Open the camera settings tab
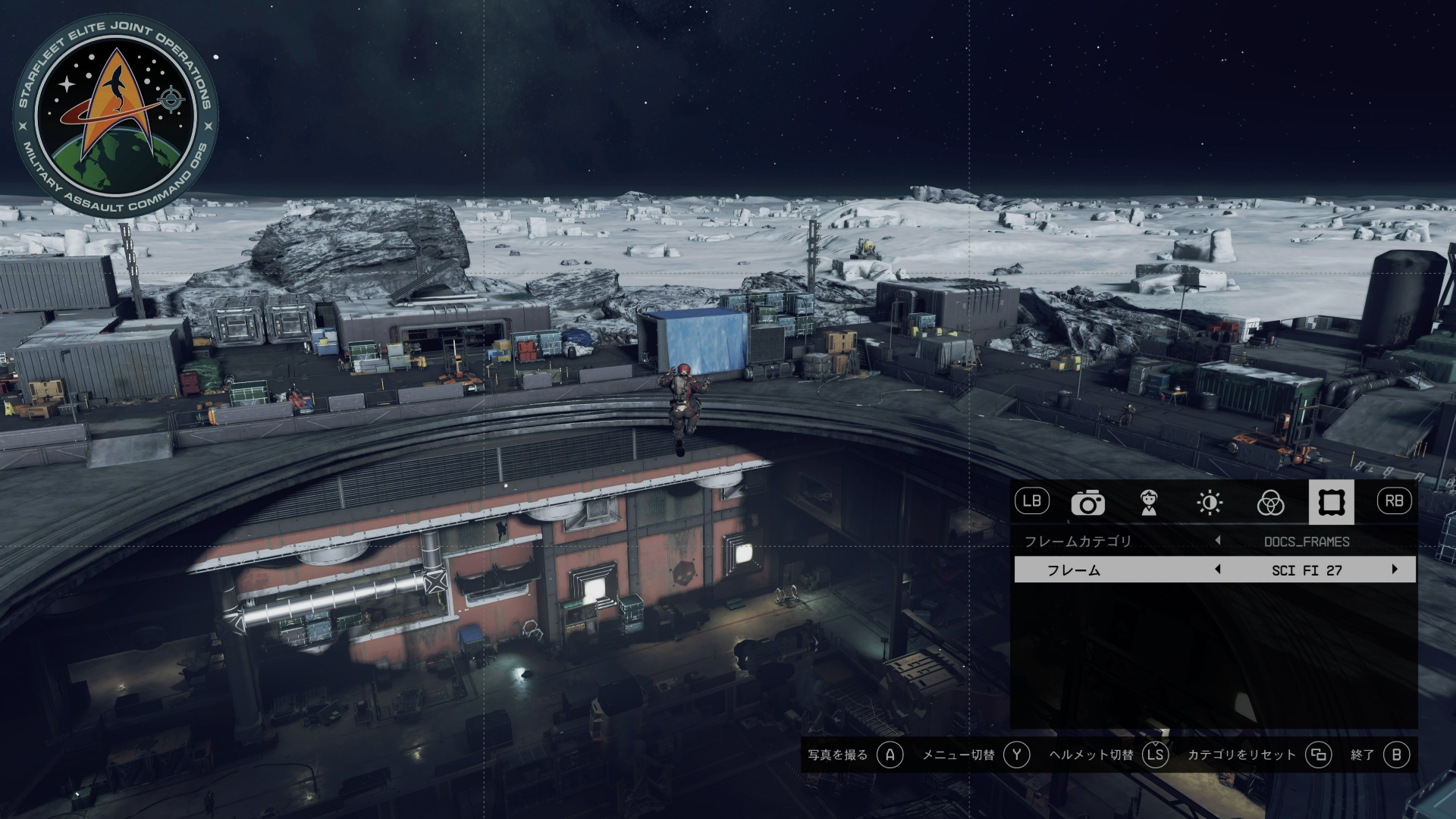This screenshot has width=1456, height=819. coord(1087,503)
